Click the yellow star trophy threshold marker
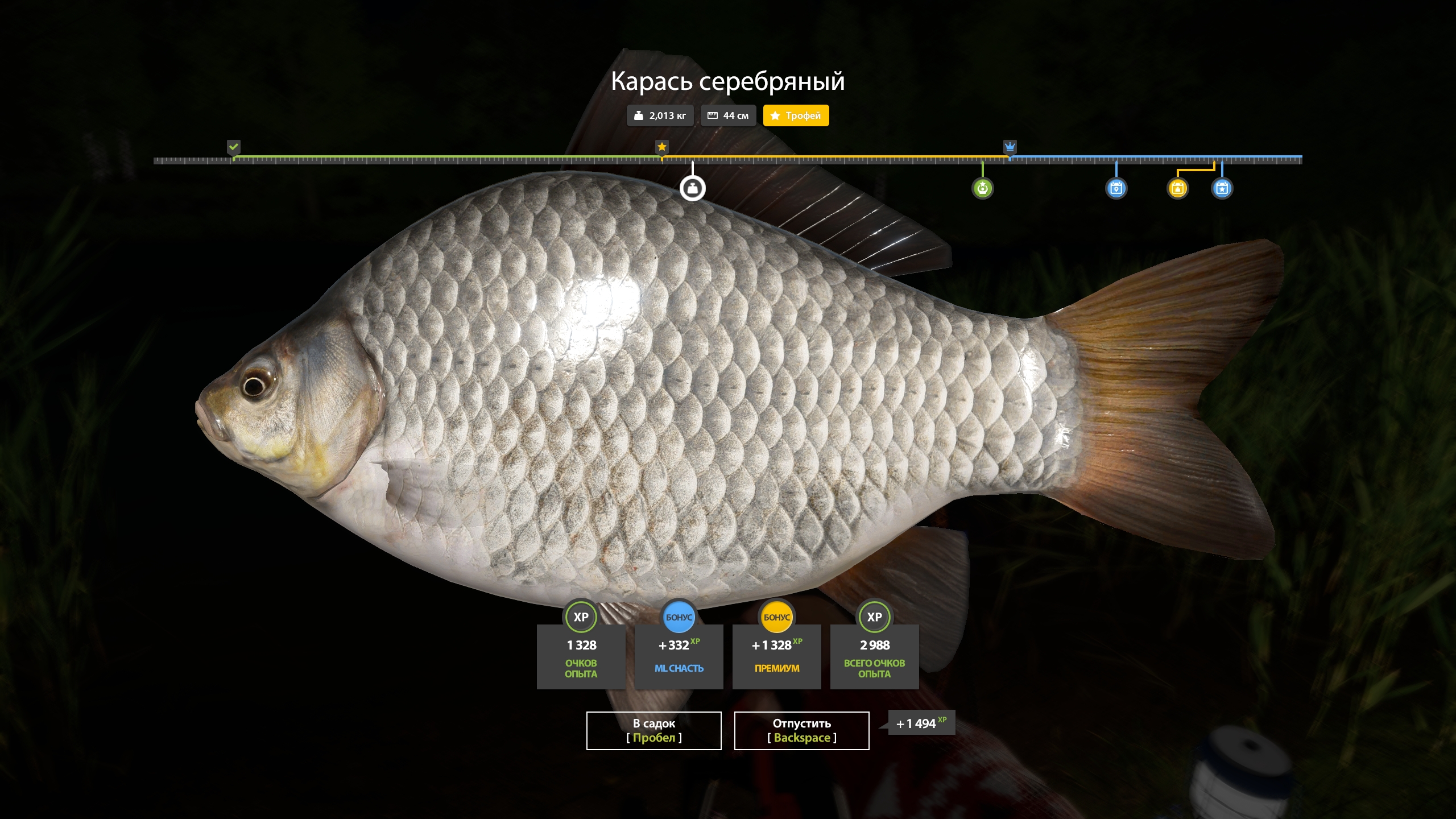The width and height of the screenshot is (1456, 819). [x=661, y=147]
